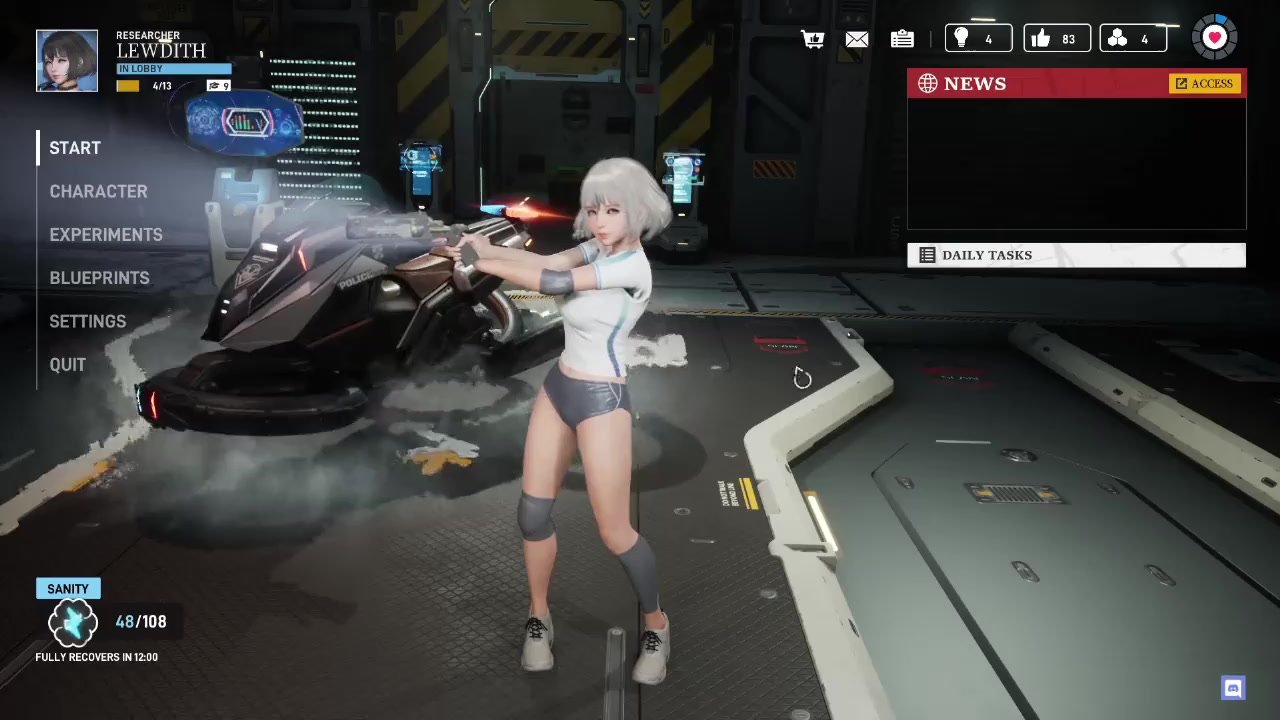Click the Sanity crystal icon

(72, 623)
